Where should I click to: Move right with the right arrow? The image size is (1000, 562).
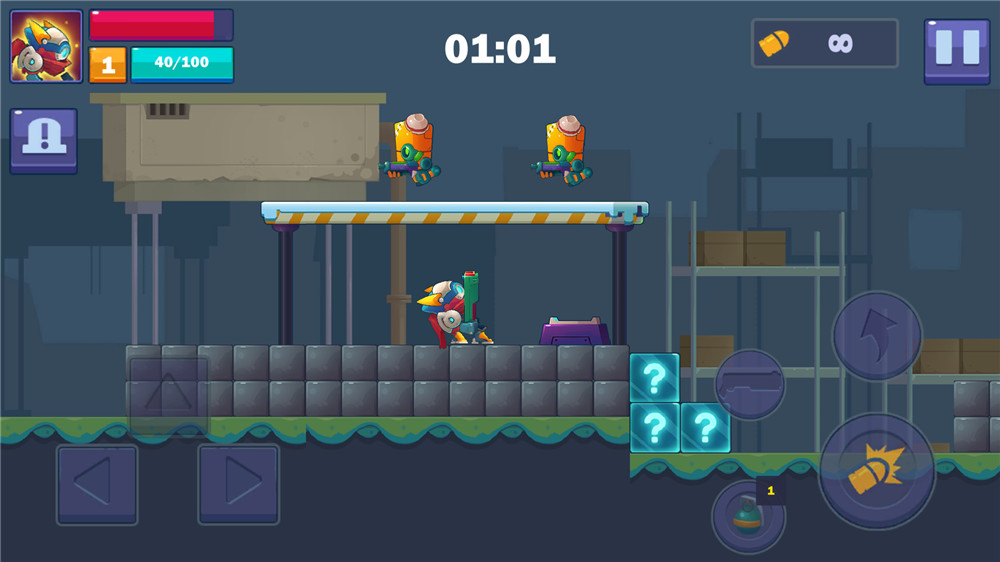(x=238, y=485)
